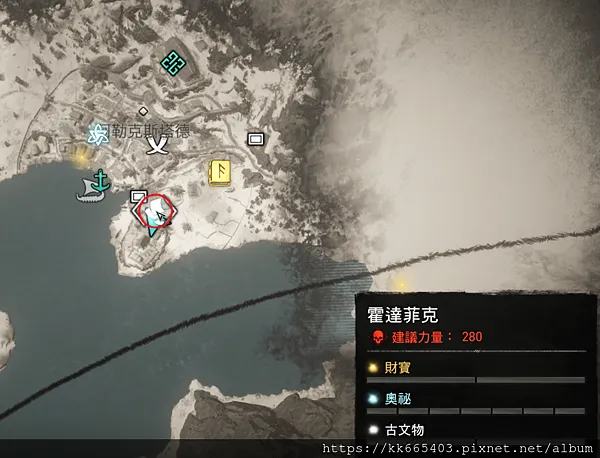Click the Viking longship icon

(x=89, y=195)
